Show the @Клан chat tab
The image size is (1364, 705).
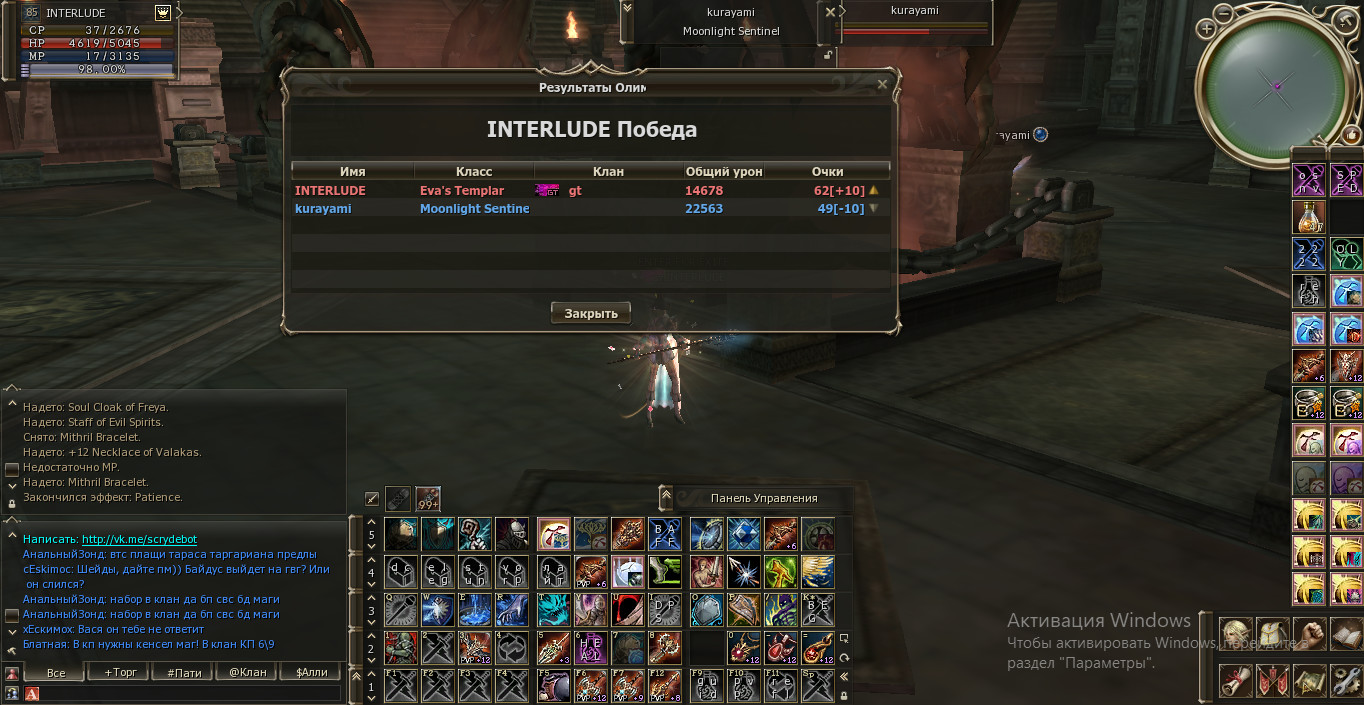point(248,673)
